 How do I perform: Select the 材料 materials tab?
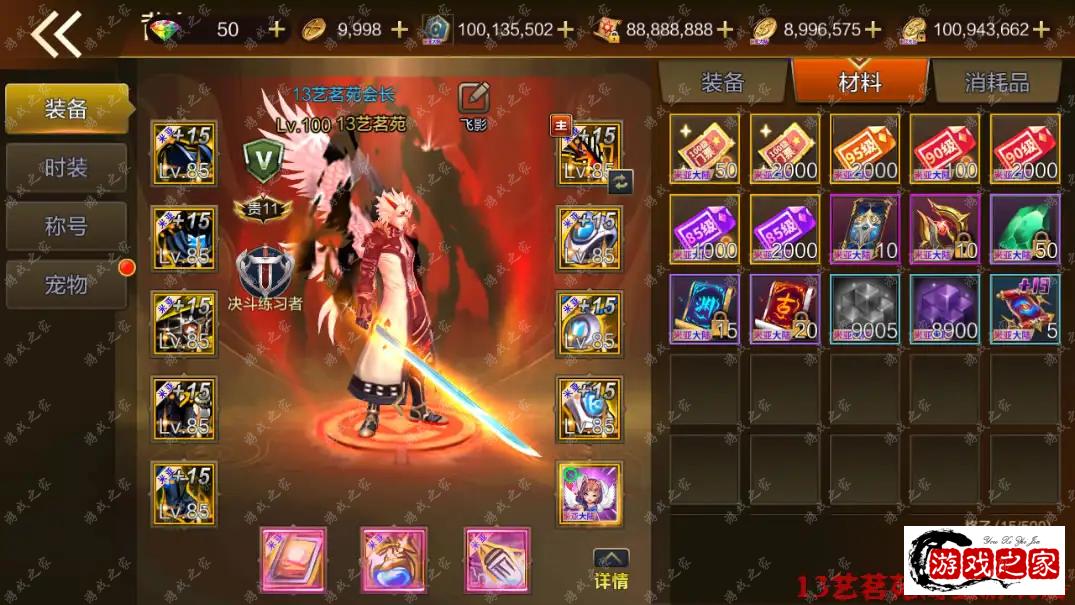tap(860, 82)
